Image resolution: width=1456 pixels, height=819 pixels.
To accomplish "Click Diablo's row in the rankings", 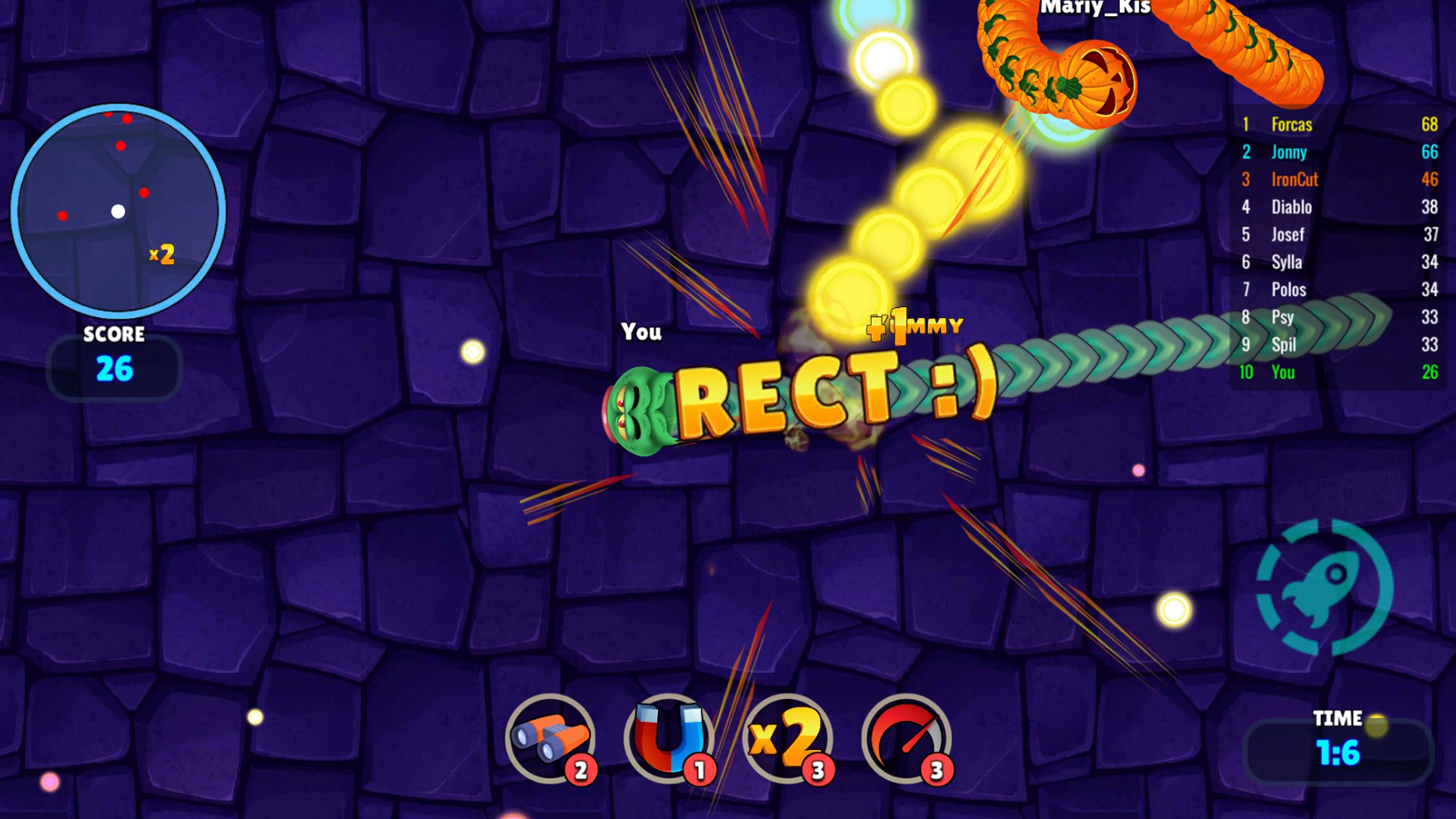I will coord(1338,207).
